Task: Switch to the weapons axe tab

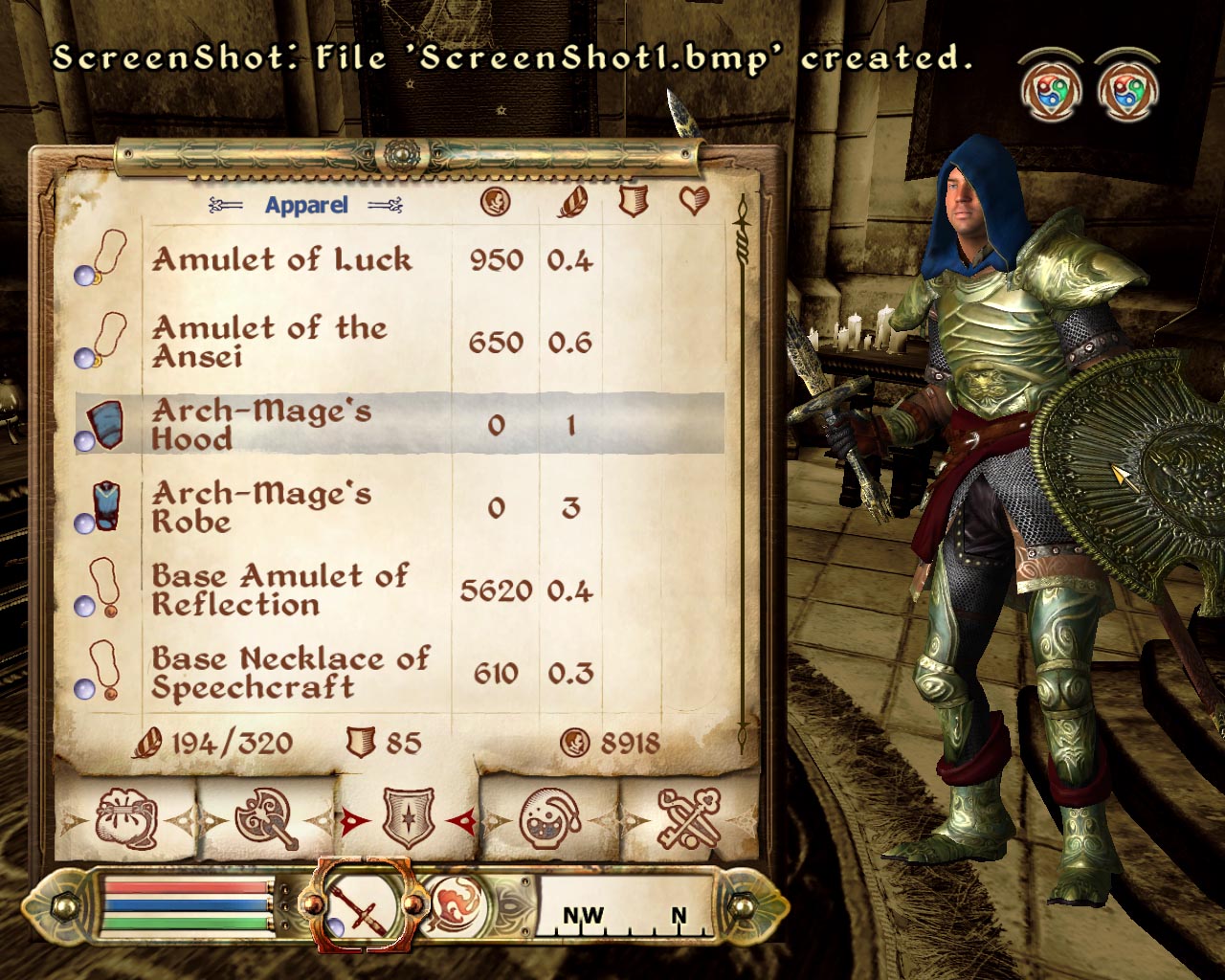Action: pos(267,819)
